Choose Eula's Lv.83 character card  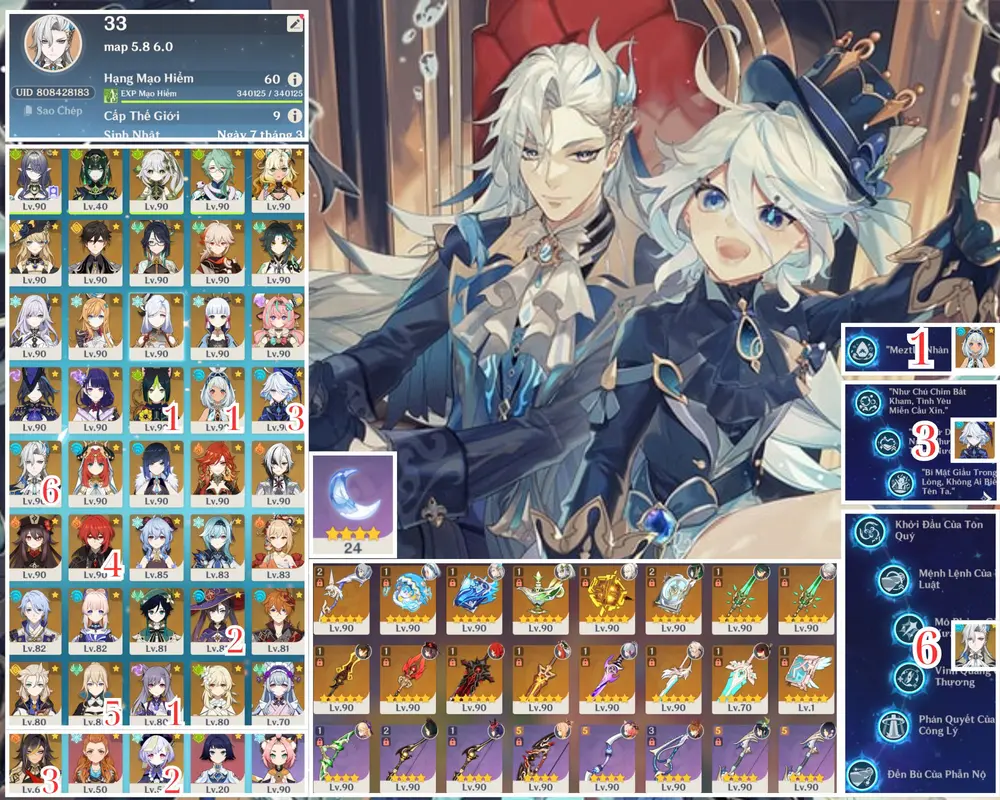212,547
